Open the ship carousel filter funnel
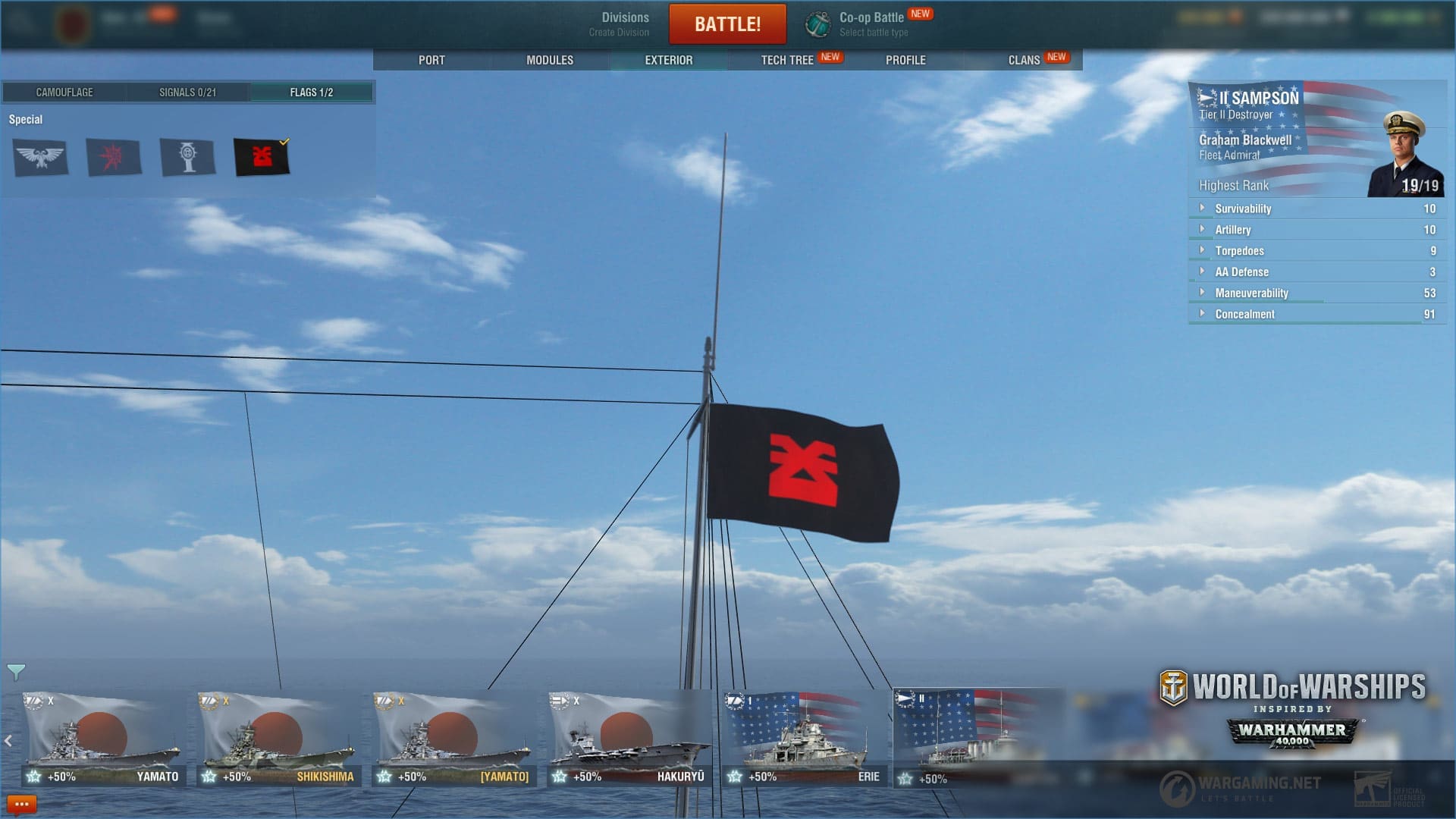1456x819 pixels. point(16,672)
